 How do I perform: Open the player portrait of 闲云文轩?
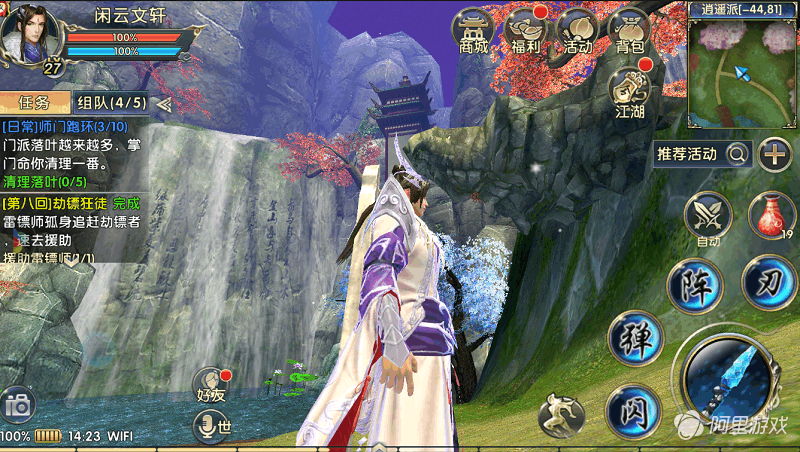pos(30,34)
